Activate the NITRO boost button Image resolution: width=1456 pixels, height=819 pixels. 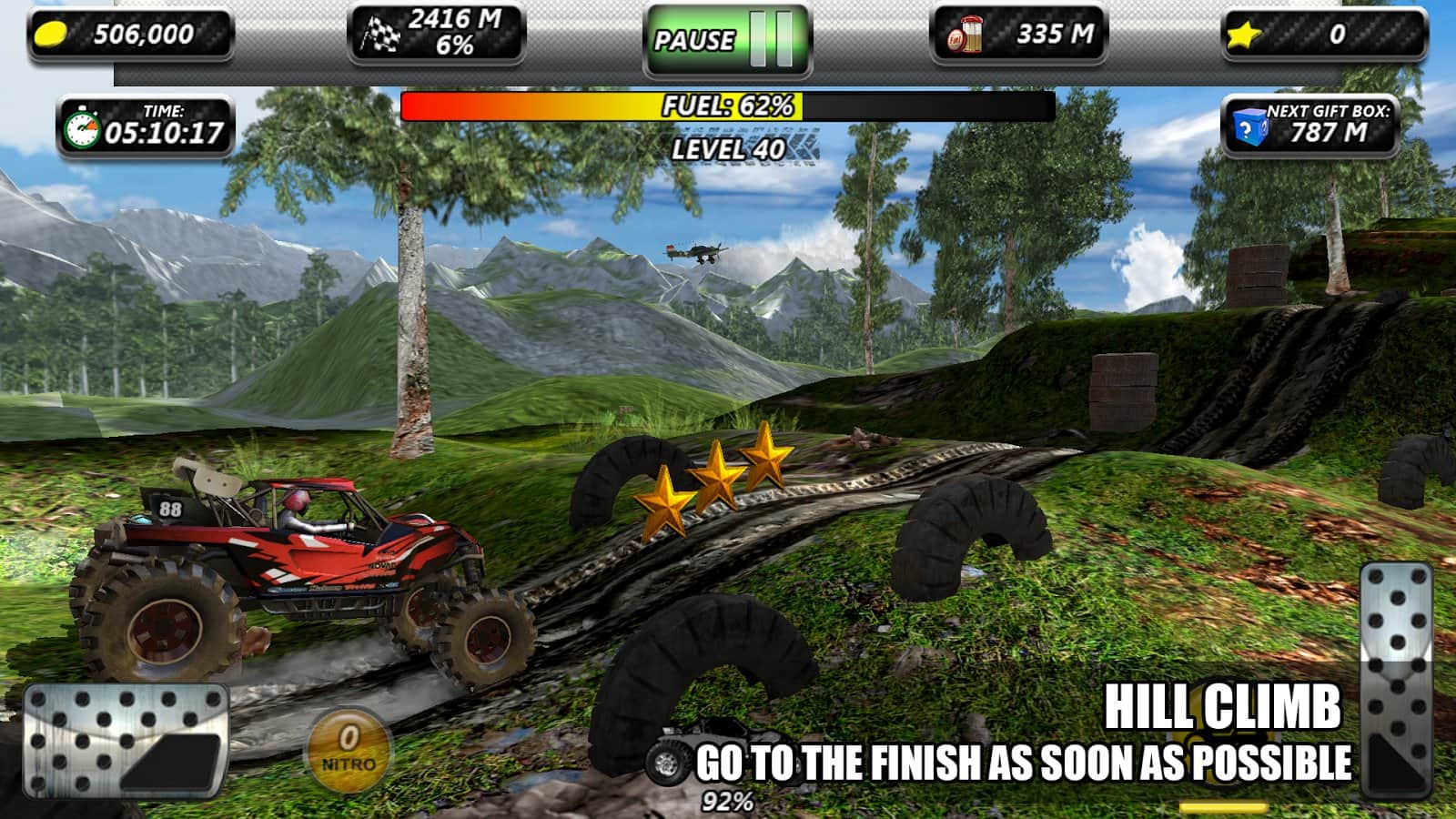click(346, 746)
